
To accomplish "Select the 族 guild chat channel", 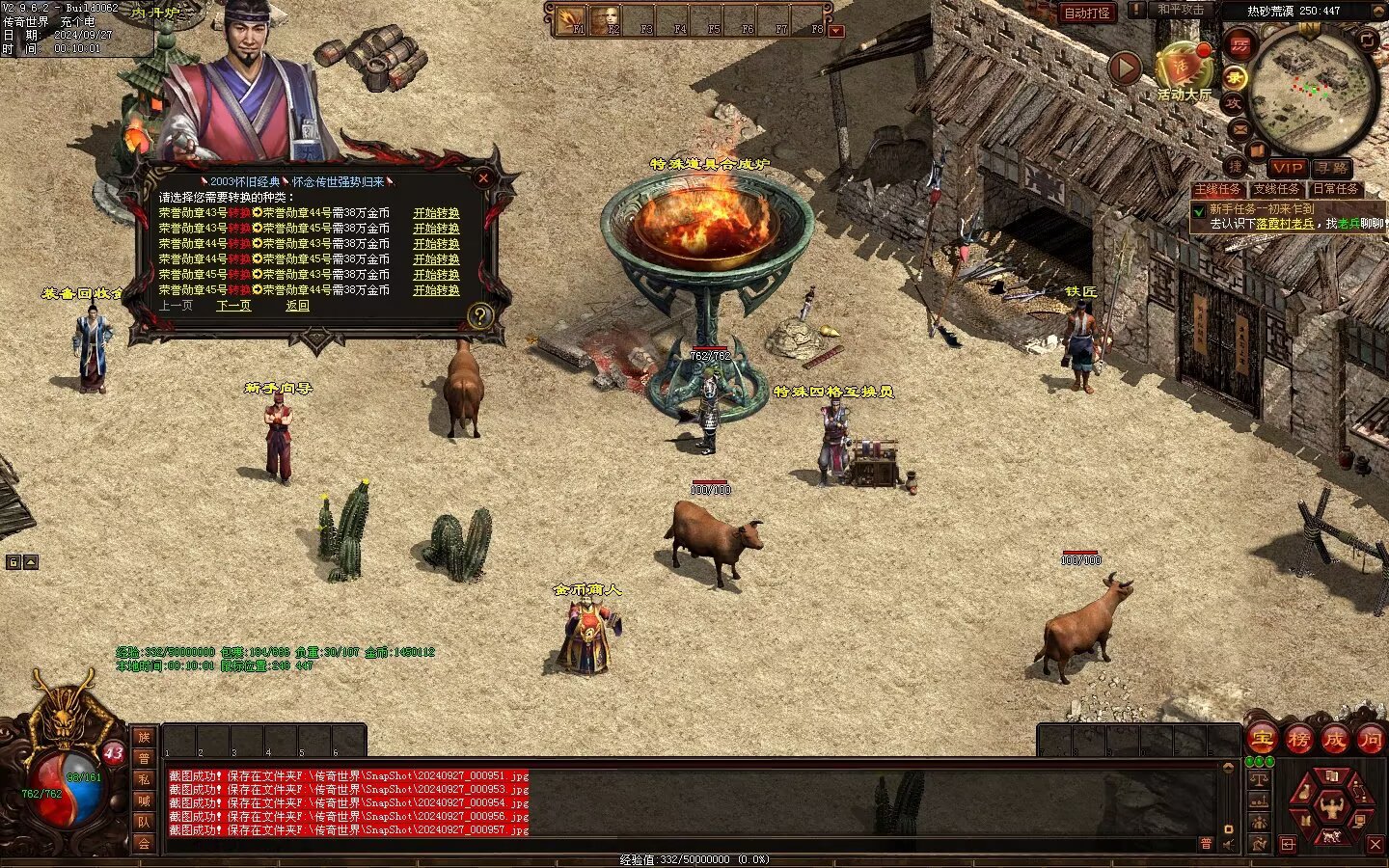I will click(144, 738).
